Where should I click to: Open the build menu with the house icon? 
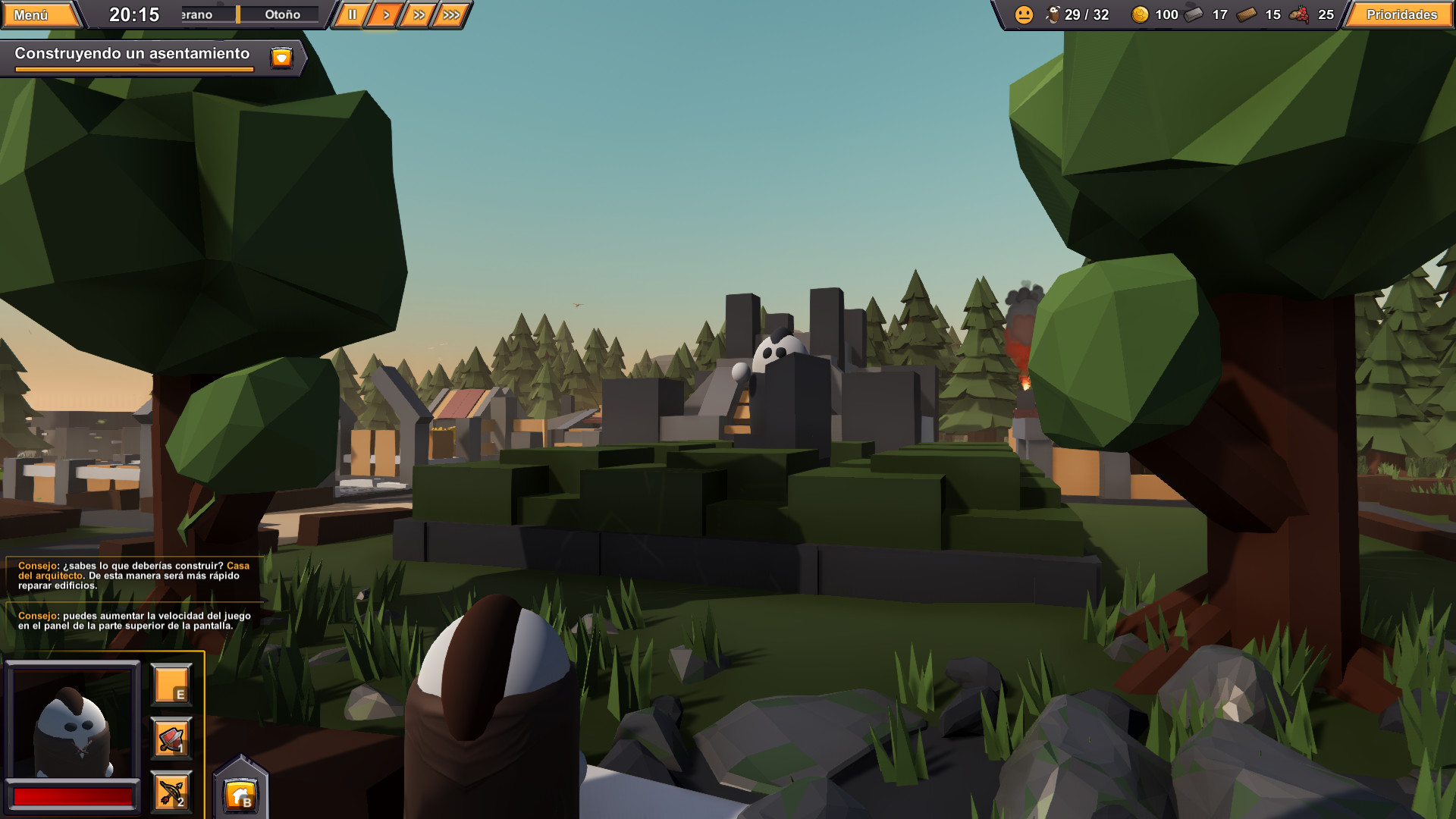[x=241, y=792]
